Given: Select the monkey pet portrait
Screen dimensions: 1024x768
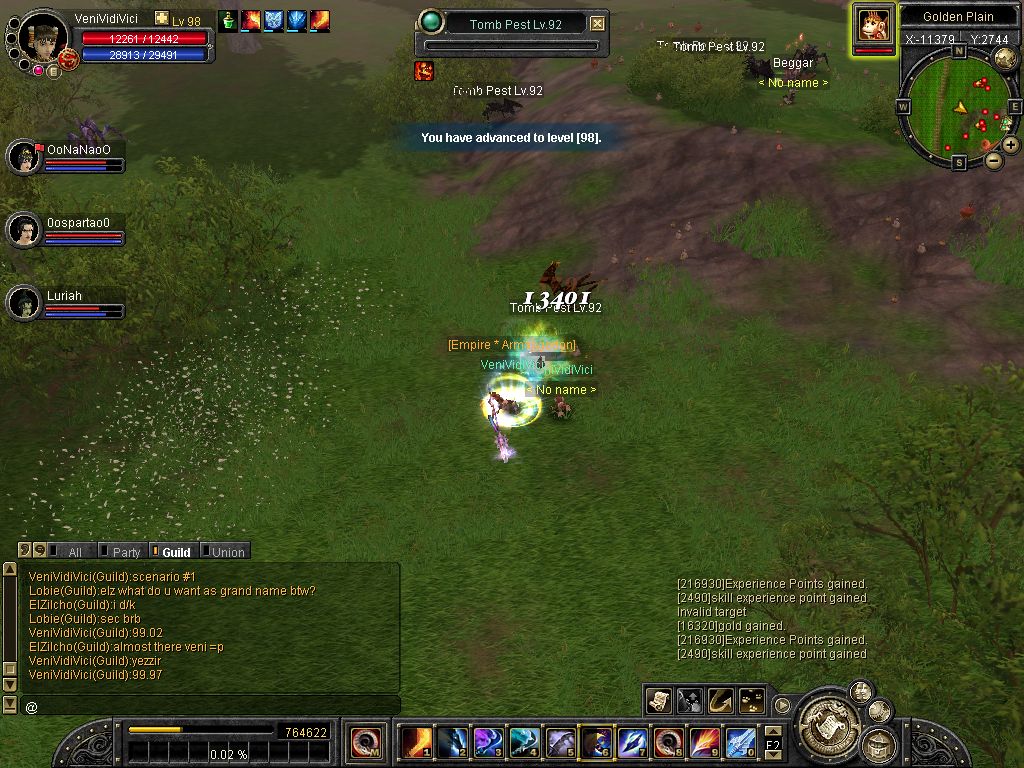Looking at the screenshot, I should click(873, 25).
